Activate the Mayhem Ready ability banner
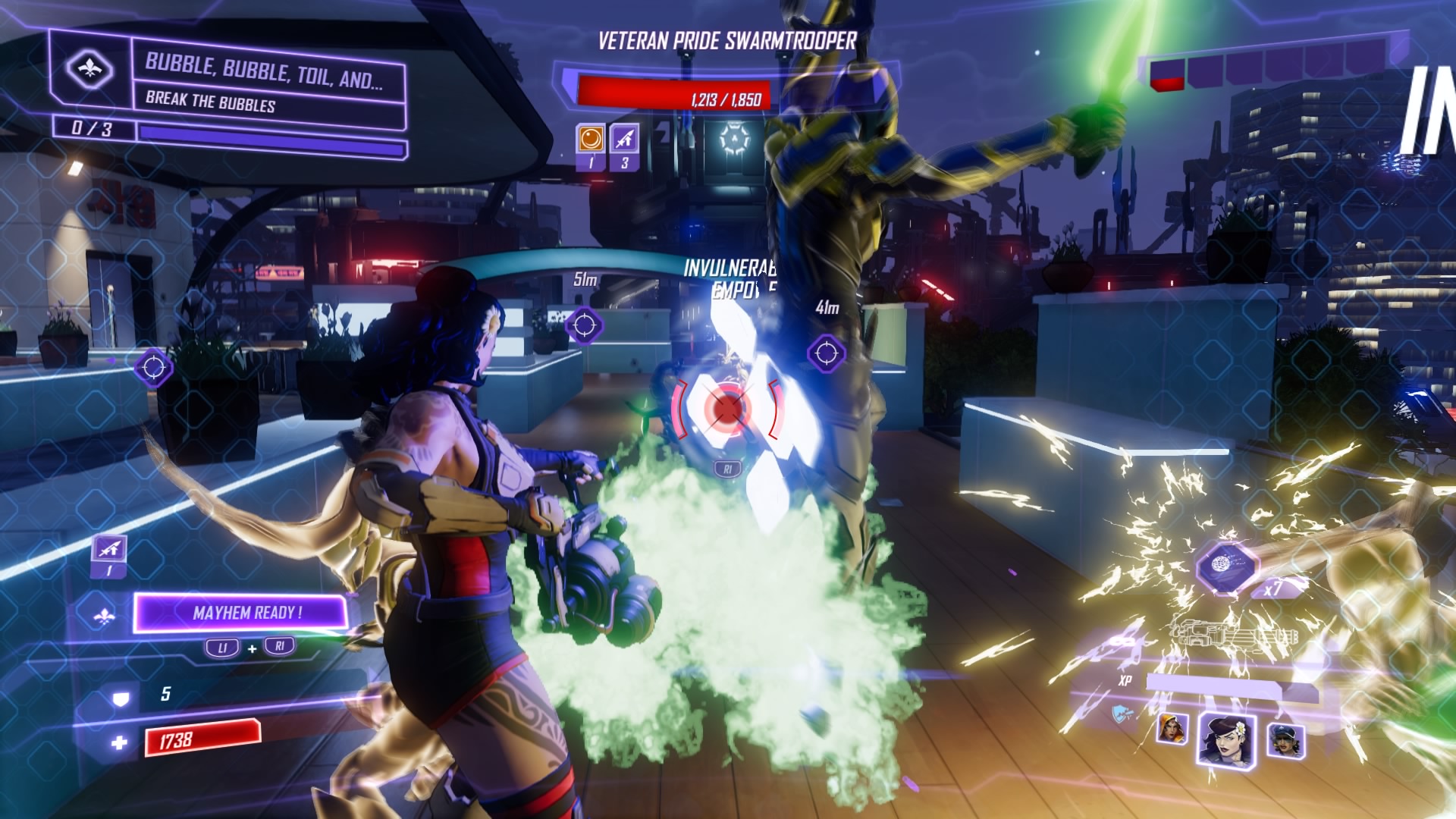Image resolution: width=1456 pixels, height=819 pixels. (241, 613)
